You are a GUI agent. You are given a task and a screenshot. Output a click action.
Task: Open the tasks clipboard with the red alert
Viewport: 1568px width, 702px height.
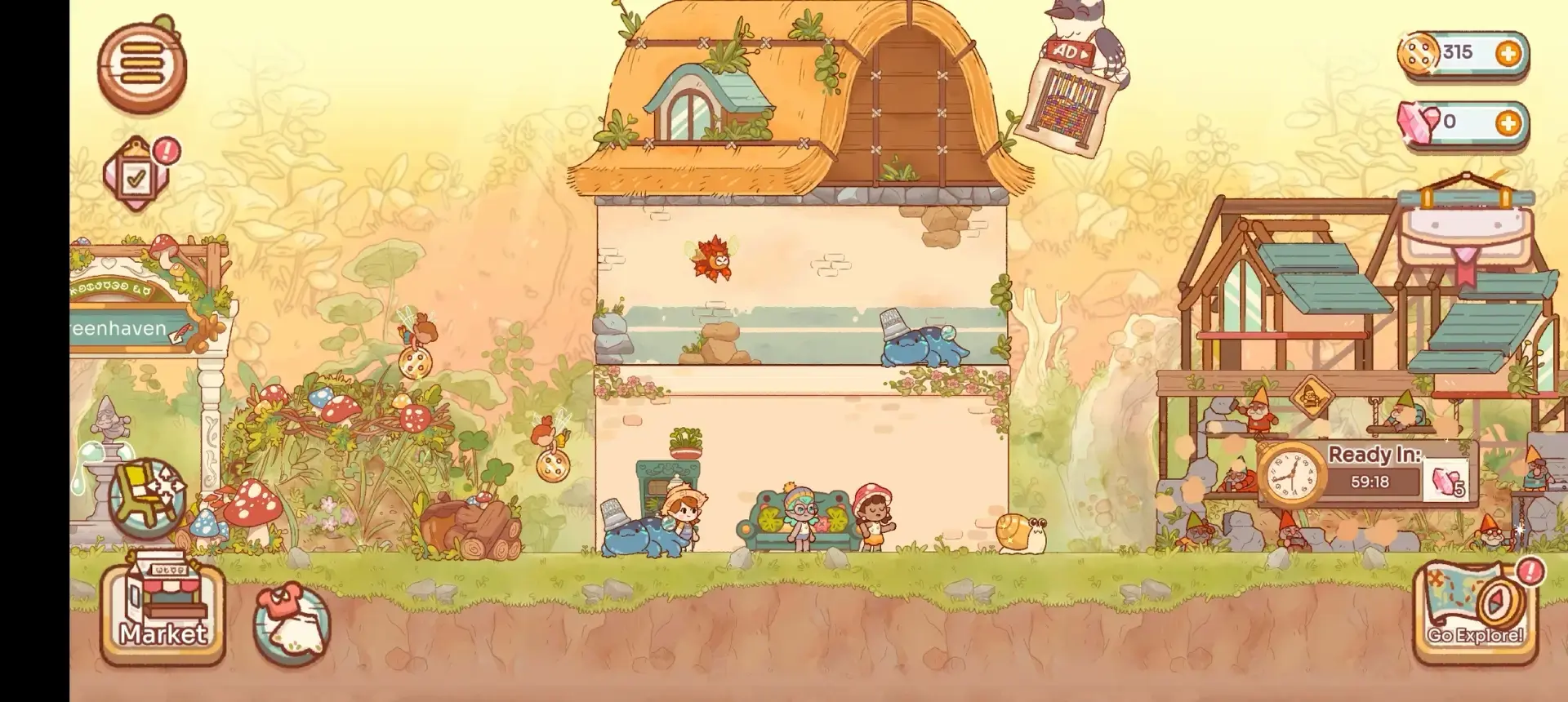point(137,174)
